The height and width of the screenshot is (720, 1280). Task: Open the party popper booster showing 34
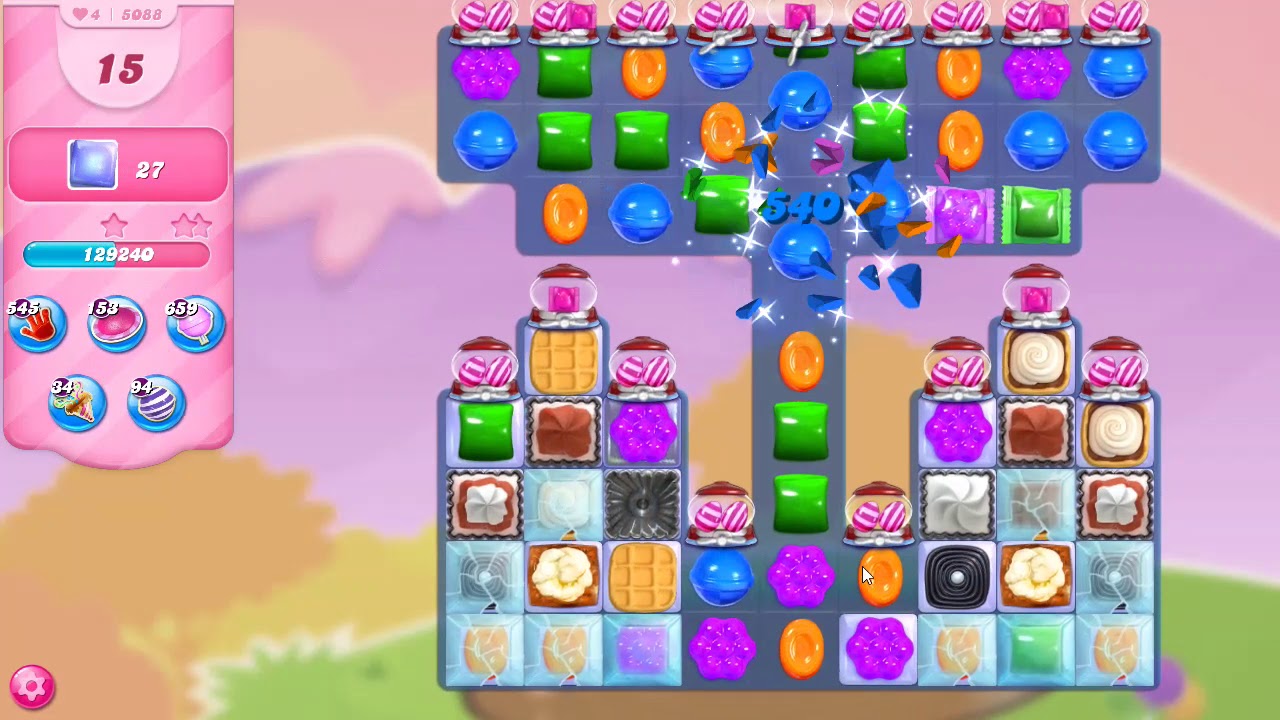click(x=76, y=402)
